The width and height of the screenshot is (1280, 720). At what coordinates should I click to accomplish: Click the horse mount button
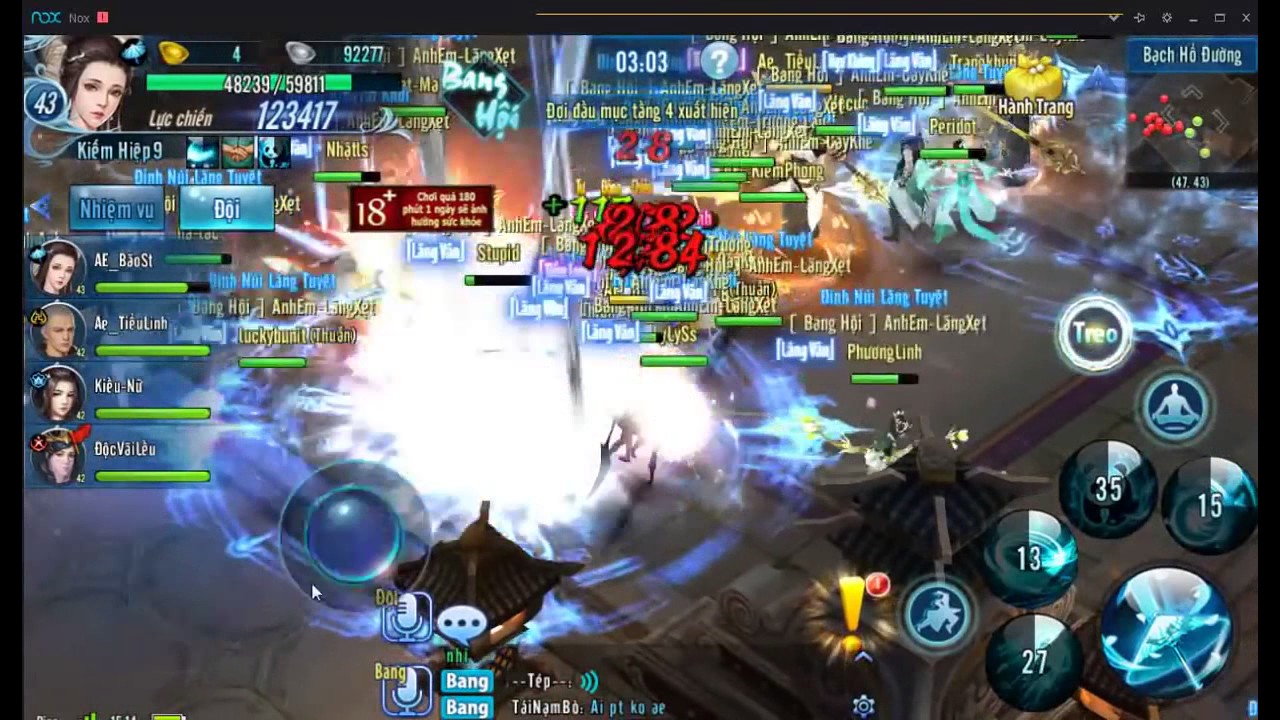coord(938,612)
